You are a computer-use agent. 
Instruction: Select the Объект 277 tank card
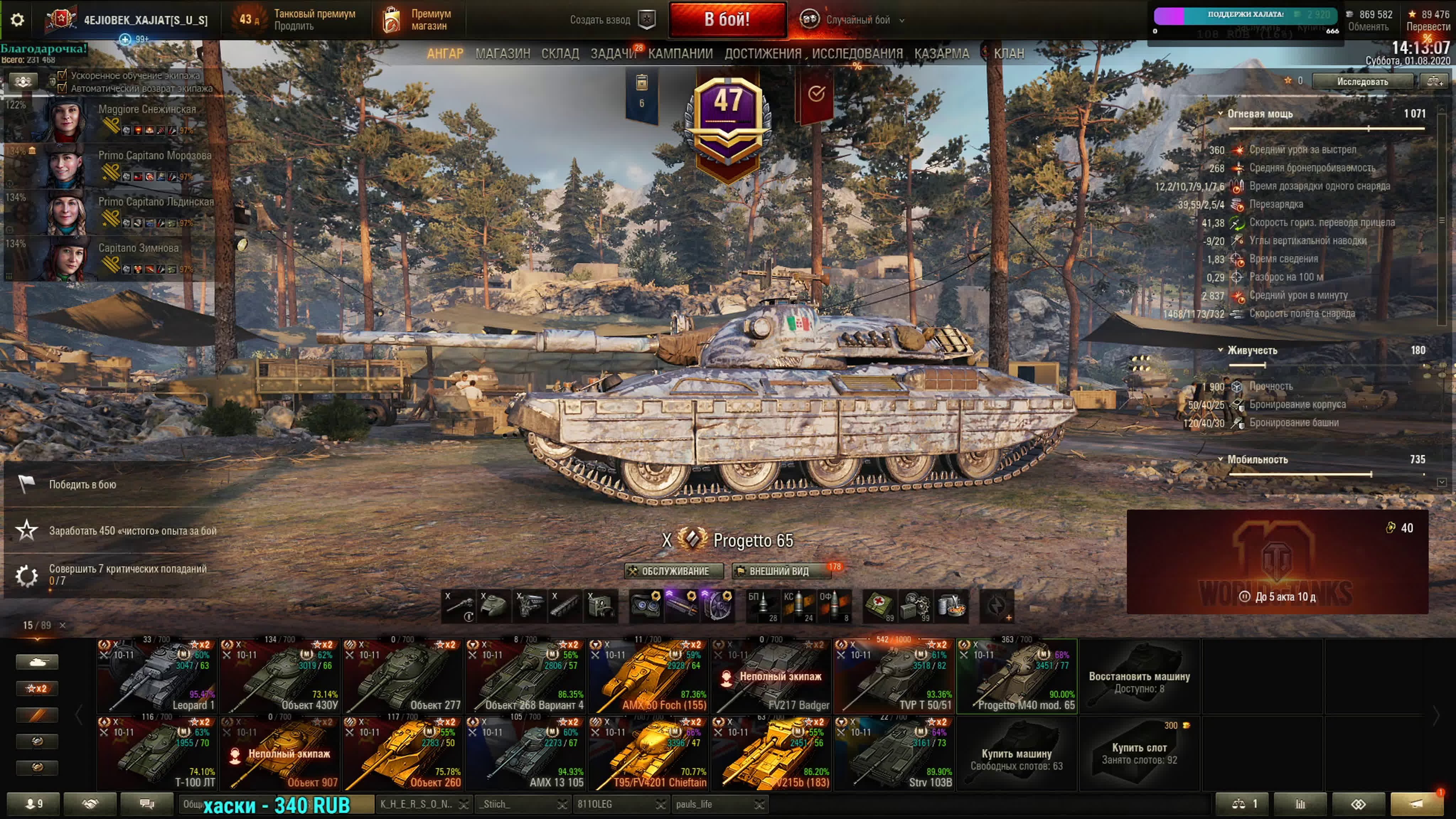(403, 676)
